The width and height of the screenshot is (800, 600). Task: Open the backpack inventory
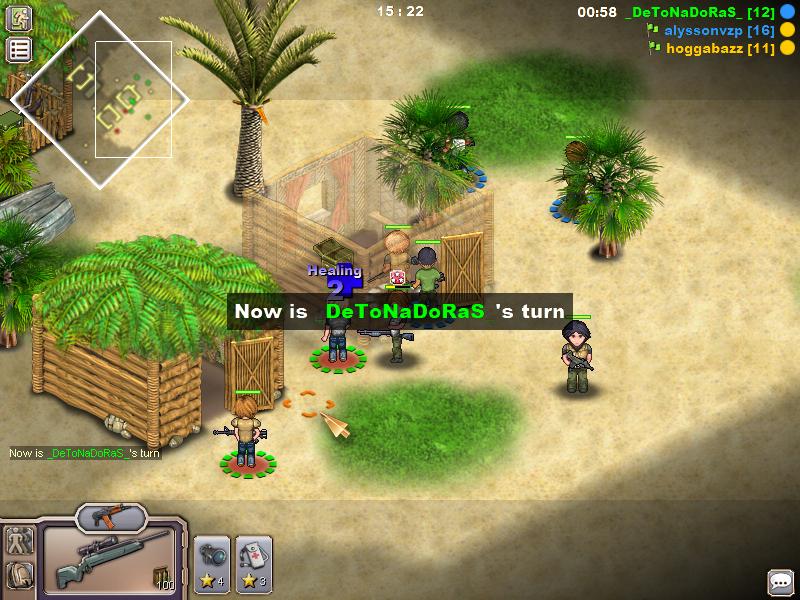(19, 575)
